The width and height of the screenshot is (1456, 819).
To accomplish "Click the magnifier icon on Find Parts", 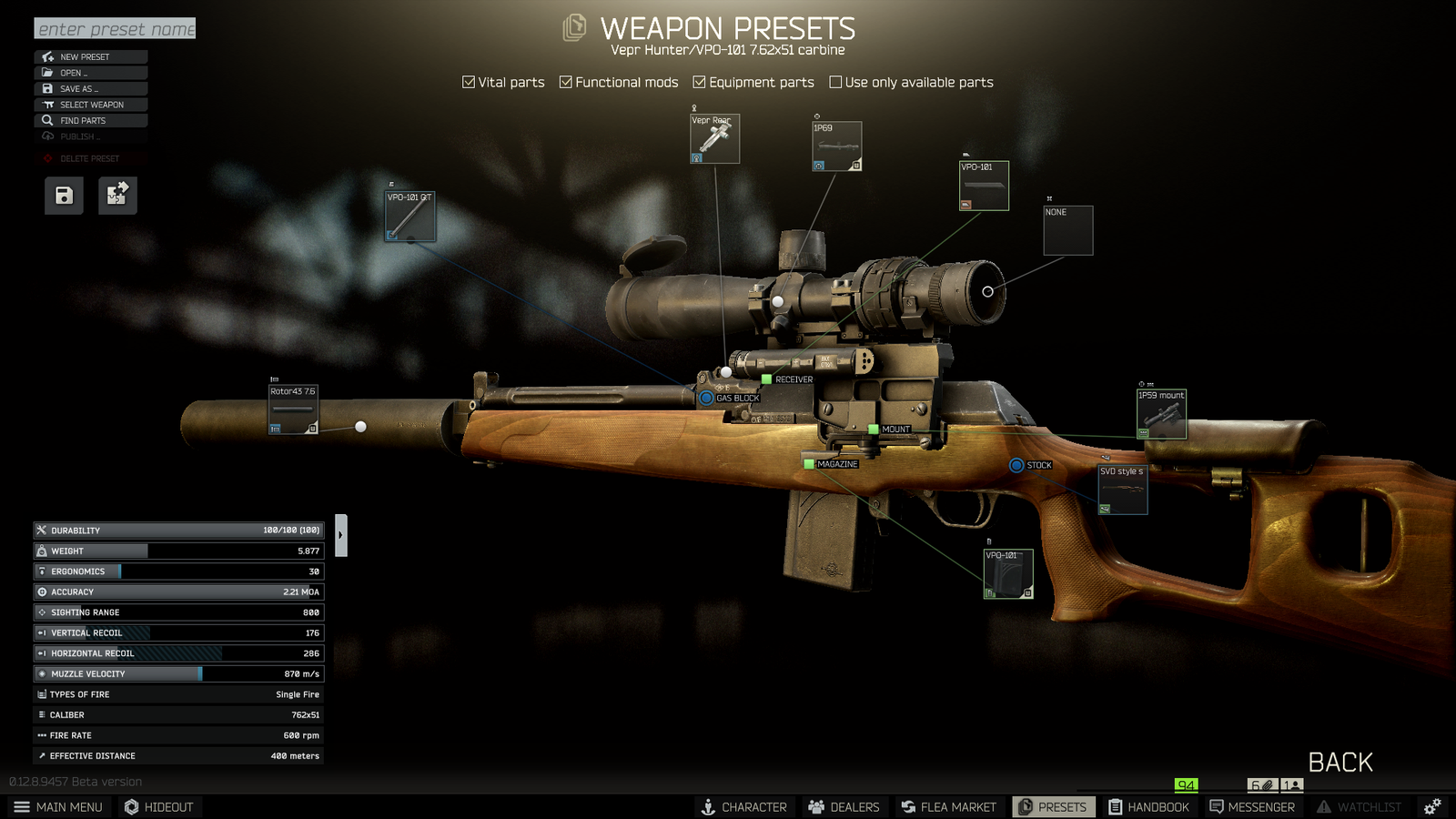I will click(46, 120).
